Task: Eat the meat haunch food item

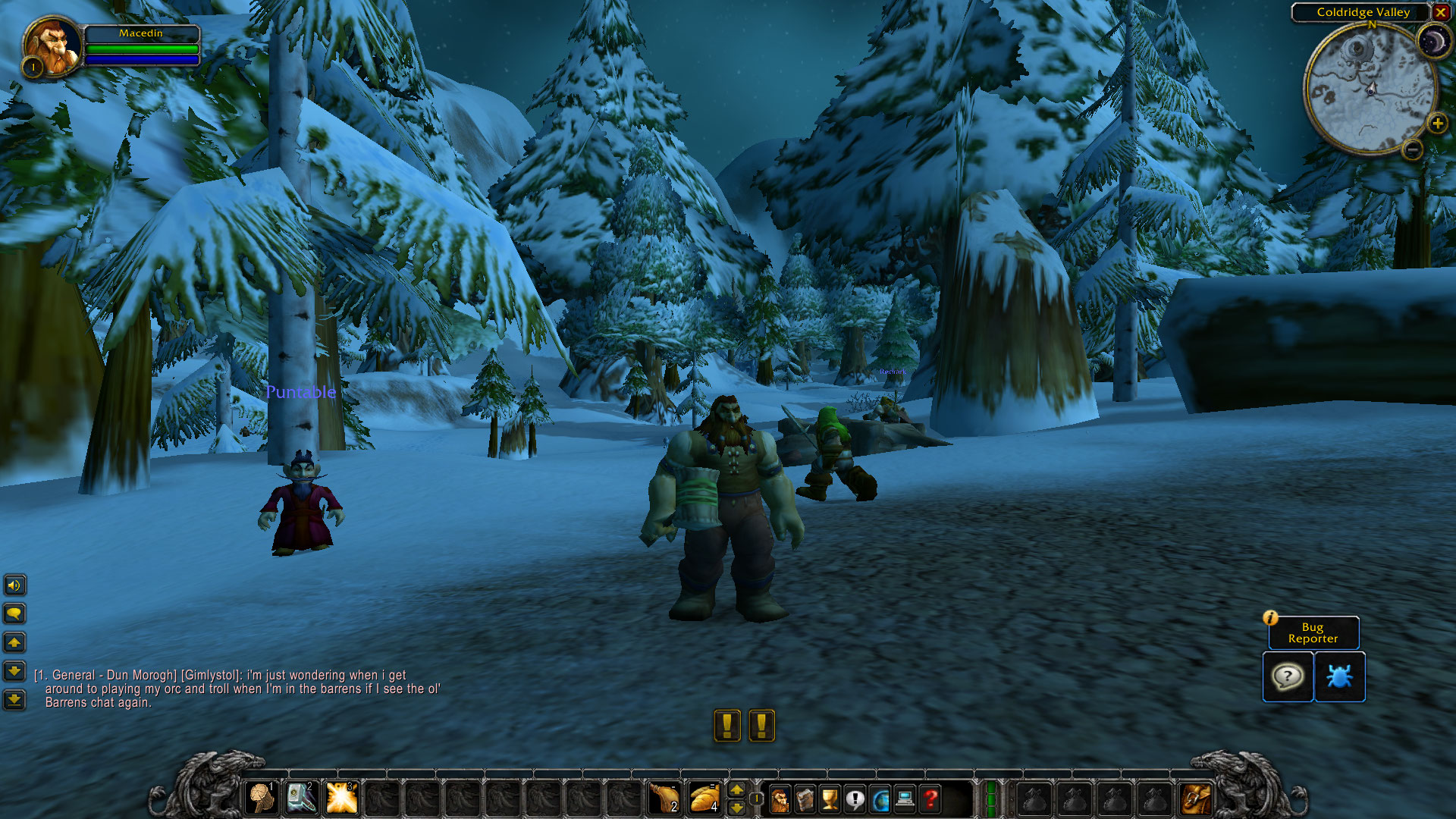Action: (664, 798)
